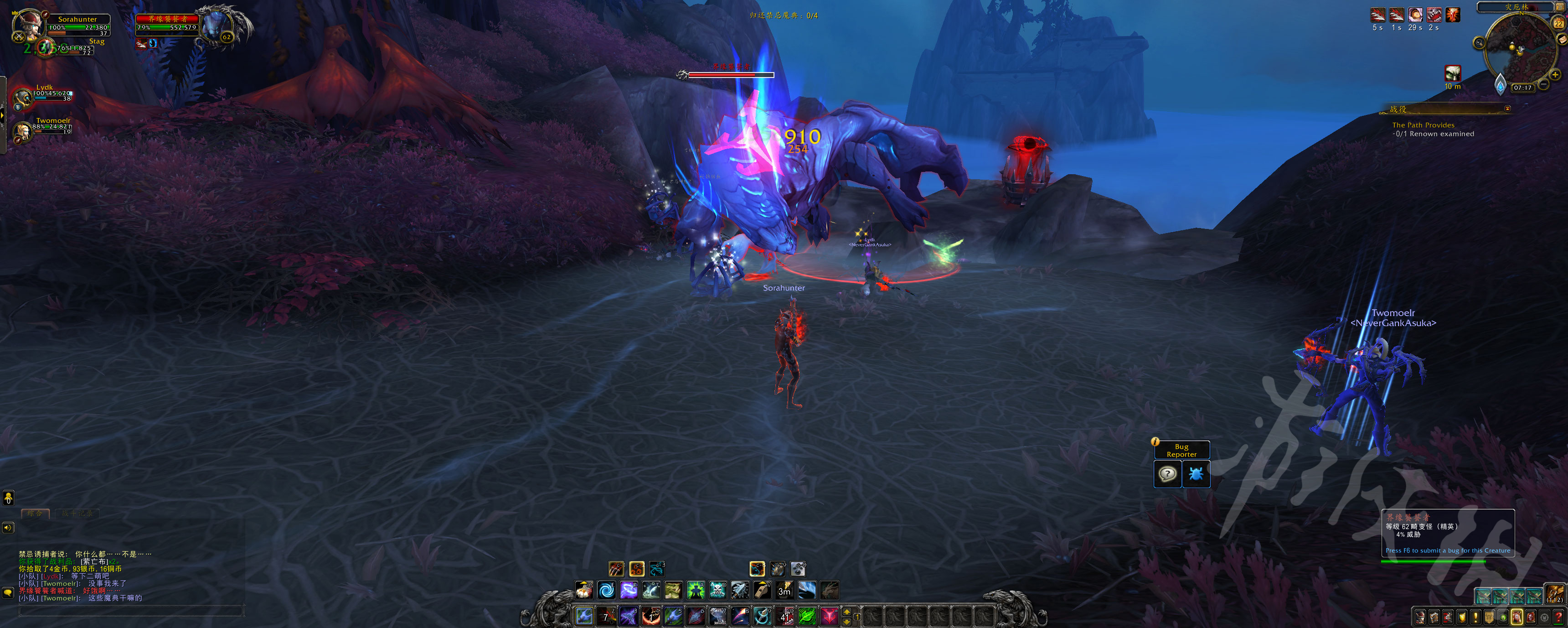Click the blue bug icon in Bug Reporter
This screenshot has width=1568, height=628.
(1196, 474)
